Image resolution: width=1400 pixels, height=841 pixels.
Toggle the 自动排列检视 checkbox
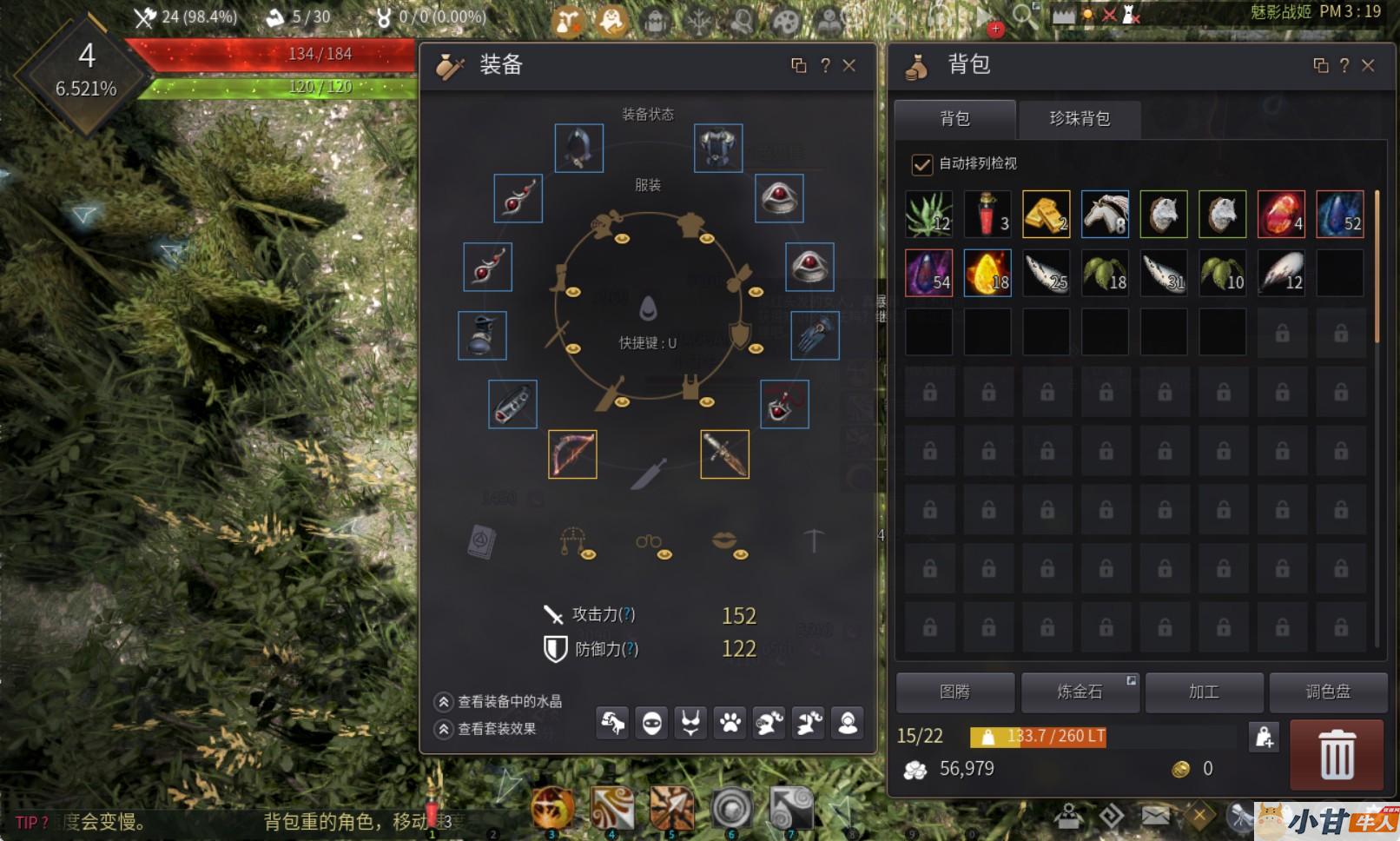click(921, 163)
